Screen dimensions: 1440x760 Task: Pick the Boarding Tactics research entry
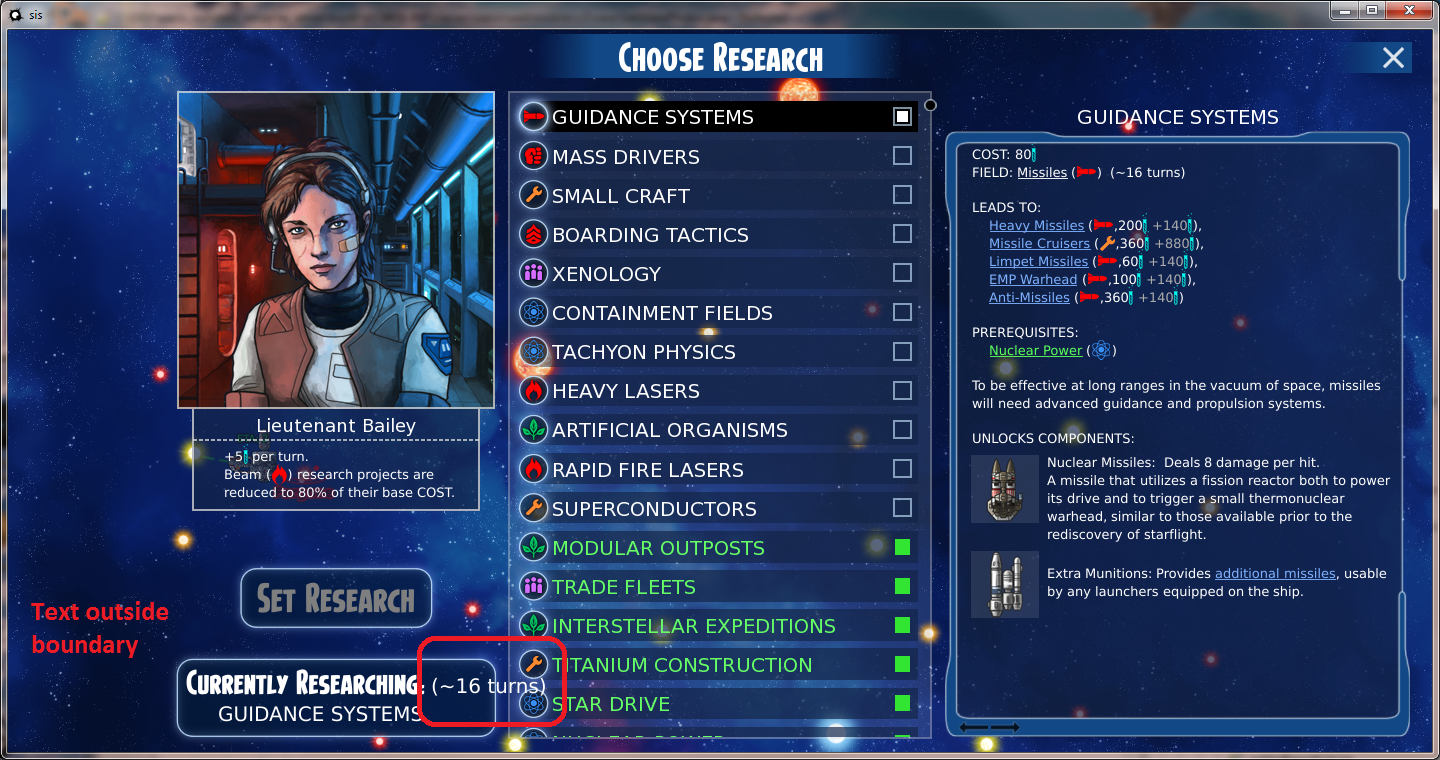tap(650, 235)
